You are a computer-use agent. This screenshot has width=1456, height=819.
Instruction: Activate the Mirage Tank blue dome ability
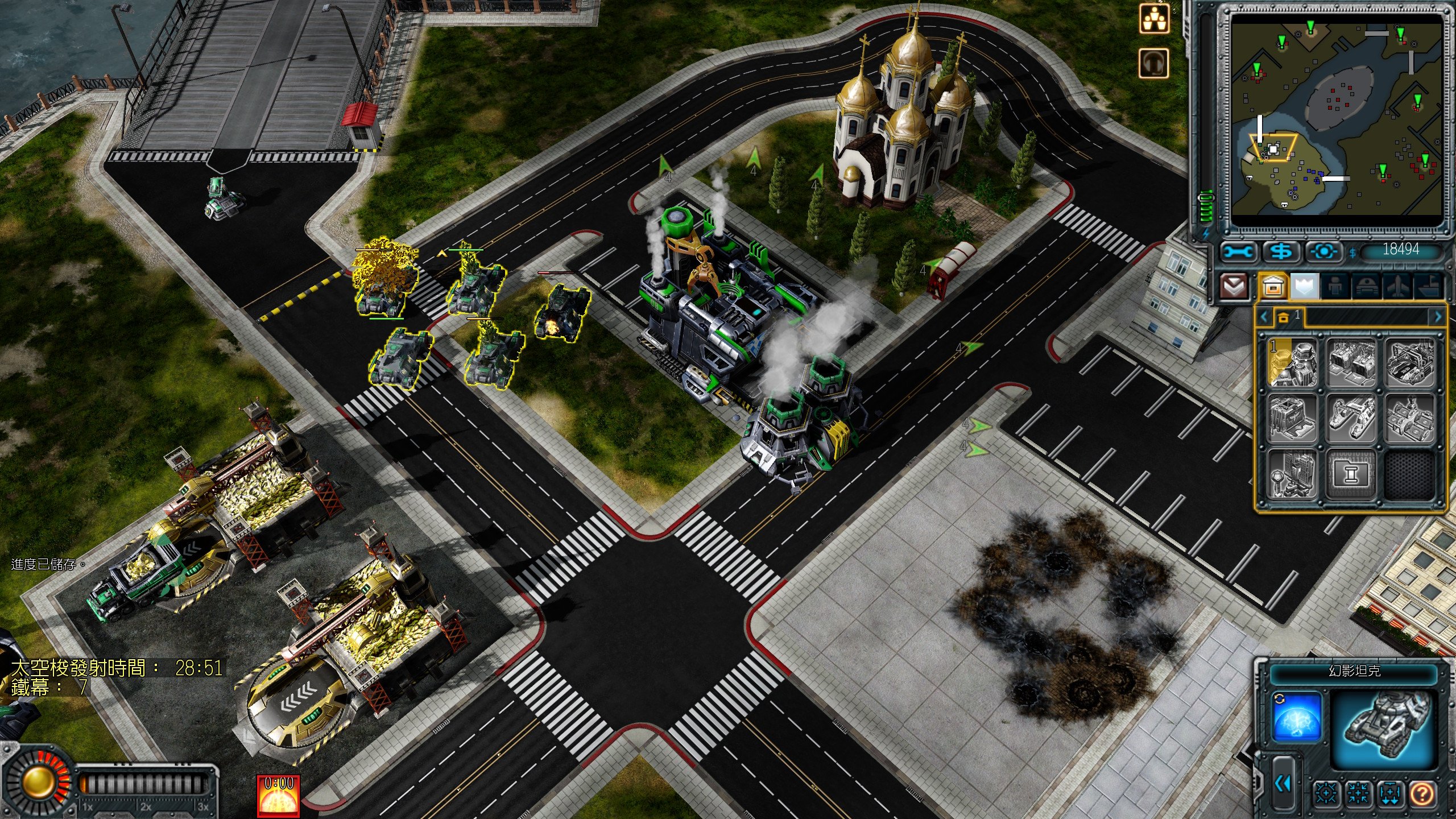click(1296, 718)
